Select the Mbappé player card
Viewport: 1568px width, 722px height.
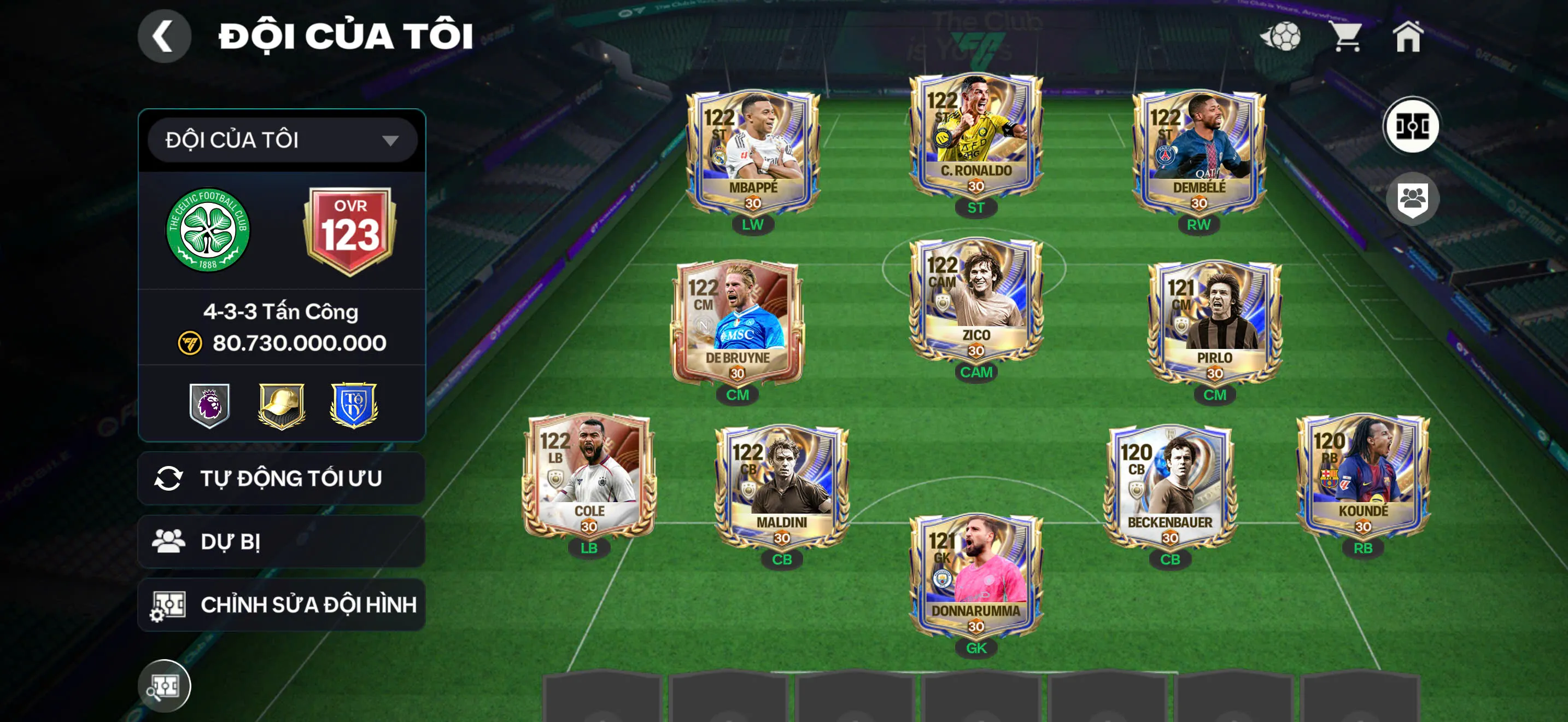(753, 152)
